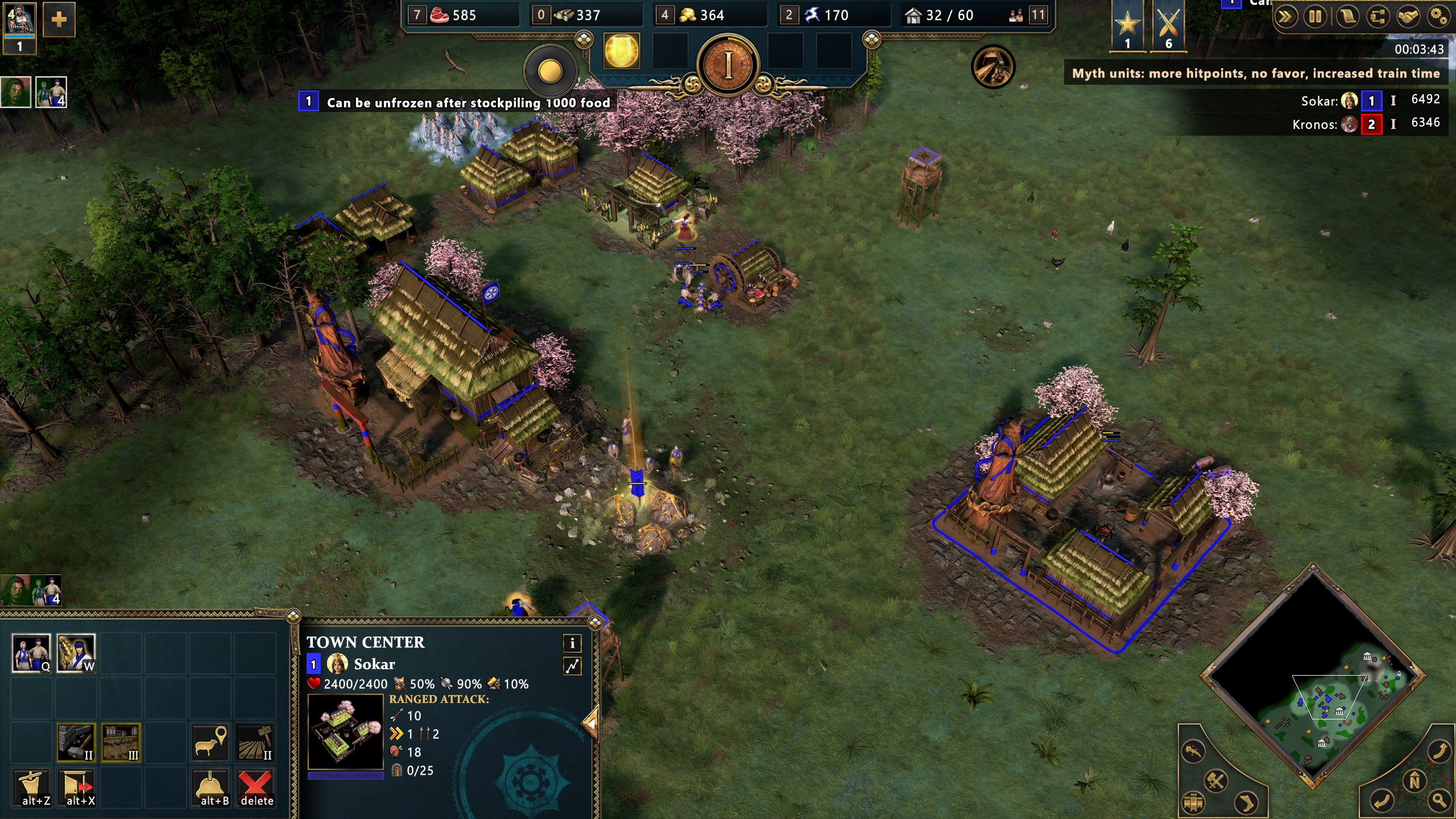Viewport: 1456px width, 819px height.
Task: Ring the town bell button
Action: coord(210,788)
